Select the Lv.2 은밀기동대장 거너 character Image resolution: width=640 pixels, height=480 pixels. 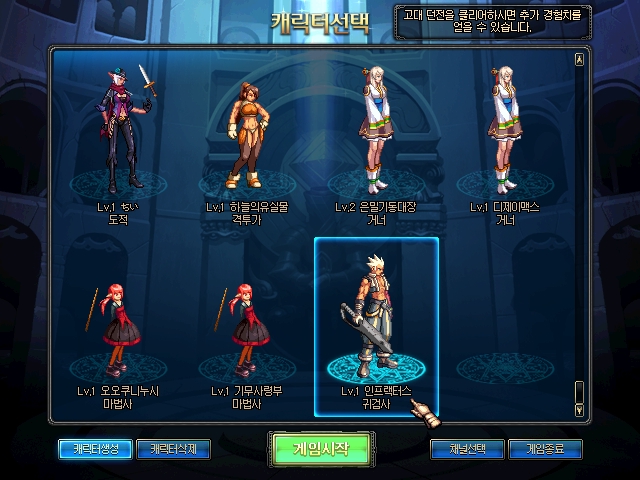376,140
